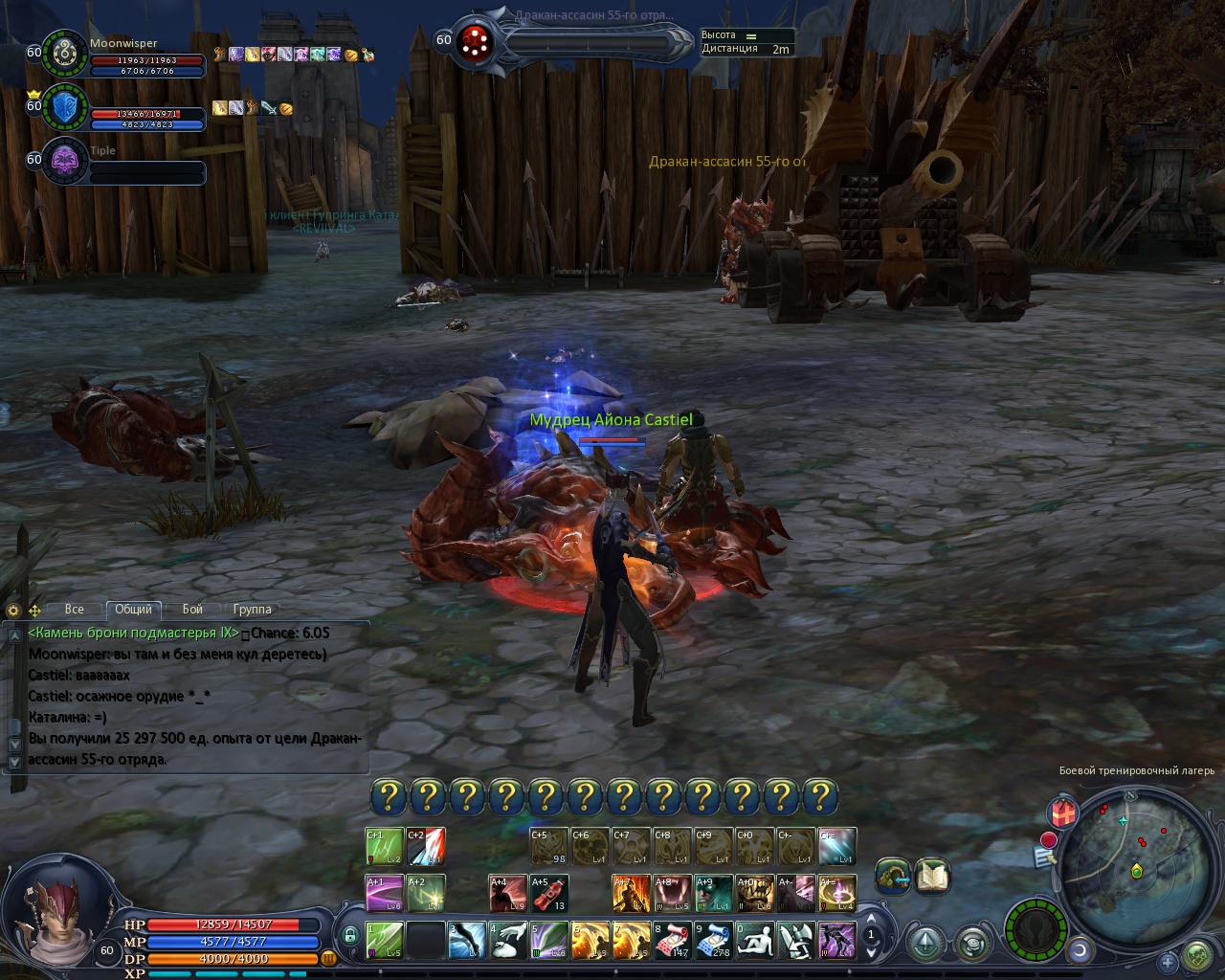
Task: Switch to the Бой chat tab
Action: (x=192, y=610)
